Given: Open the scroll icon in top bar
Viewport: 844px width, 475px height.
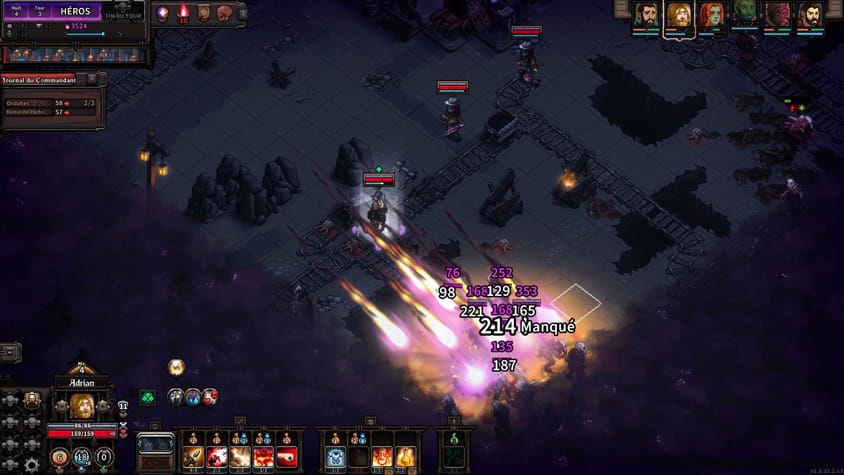Looking at the screenshot, I should pyautogui.click(x=203, y=12).
